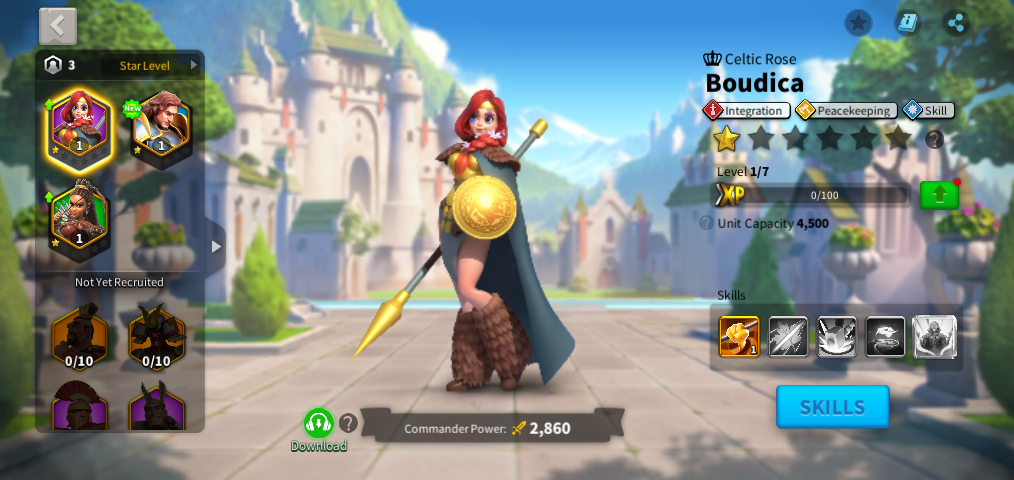Tap the Integration talent tag
This screenshot has width=1014, height=480.
click(747, 110)
